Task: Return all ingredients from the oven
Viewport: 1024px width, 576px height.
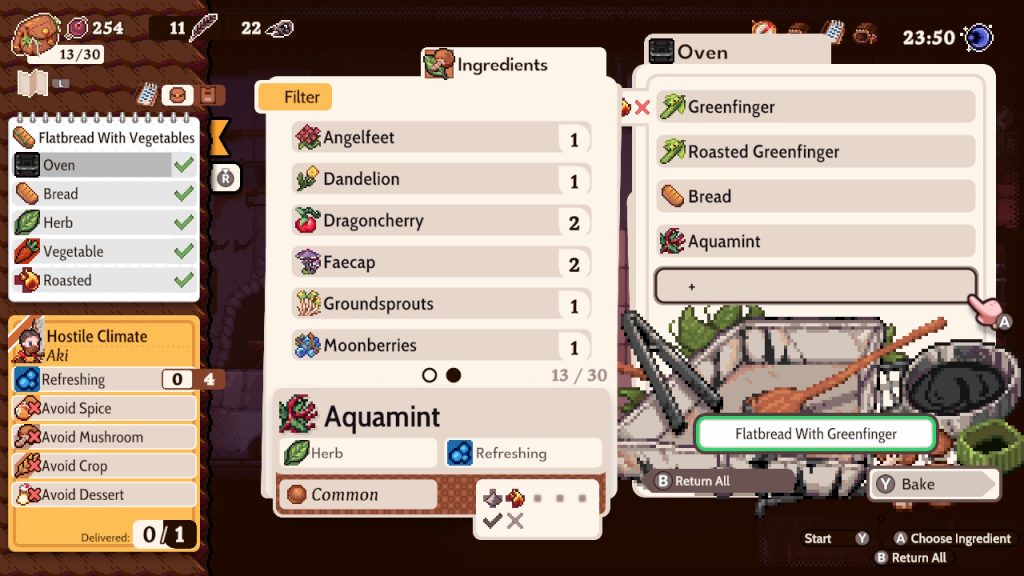Action: [x=700, y=481]
